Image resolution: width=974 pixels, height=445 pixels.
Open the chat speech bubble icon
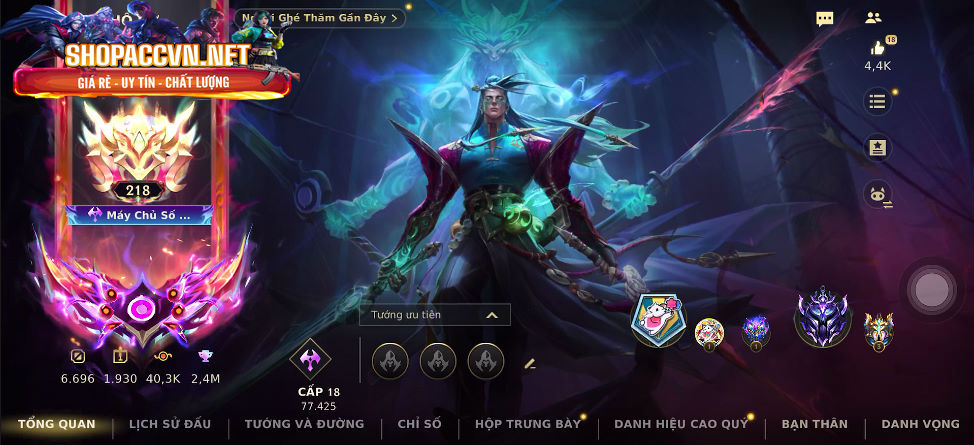[825, 18]
